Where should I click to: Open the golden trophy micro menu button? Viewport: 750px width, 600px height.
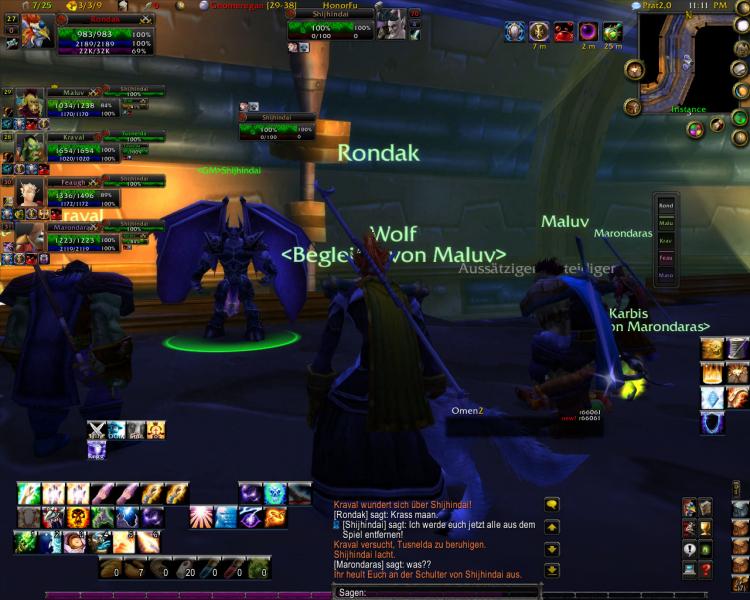tap(705, 529)
